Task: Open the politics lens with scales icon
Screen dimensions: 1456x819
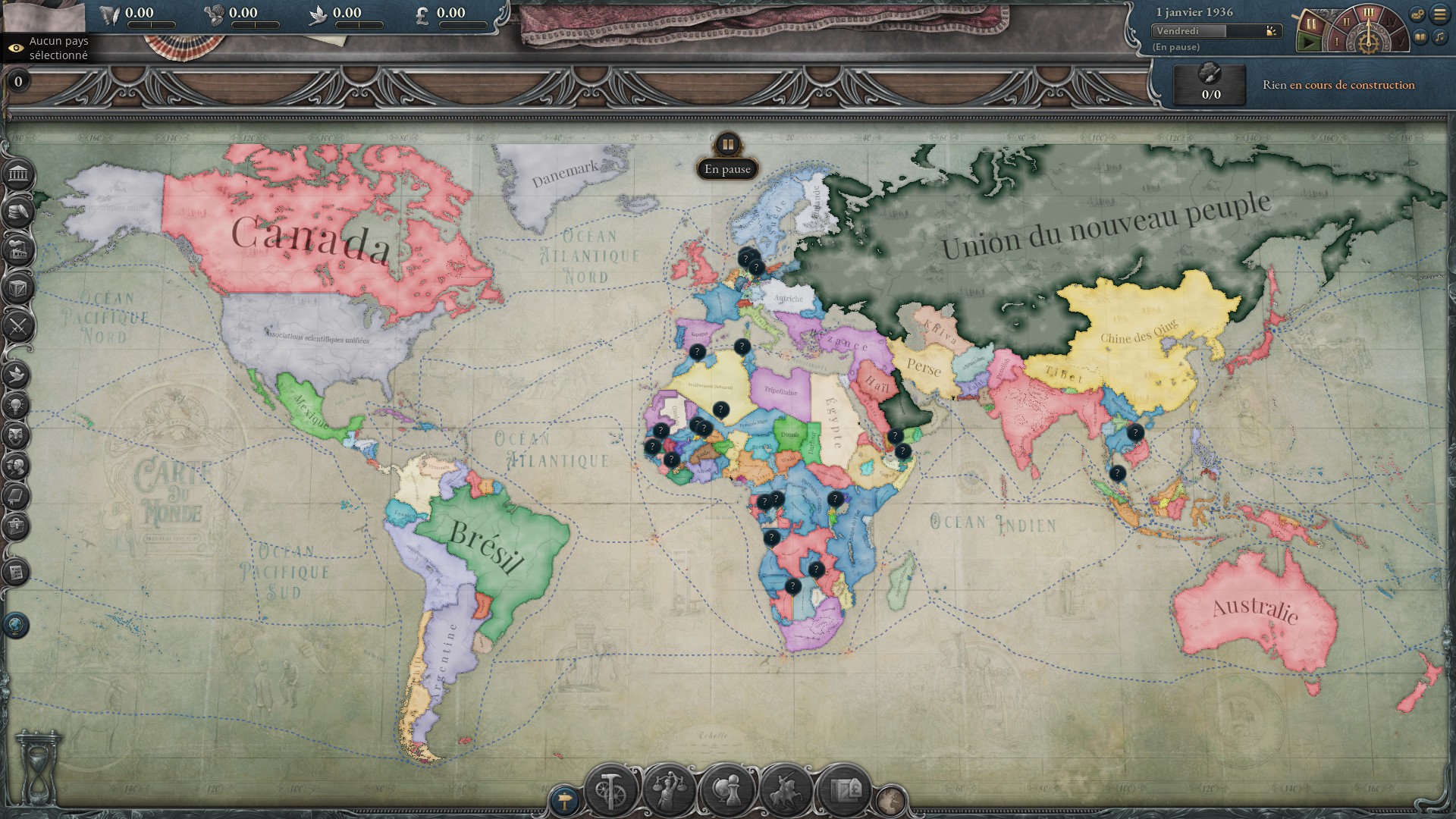Action: 669,789
